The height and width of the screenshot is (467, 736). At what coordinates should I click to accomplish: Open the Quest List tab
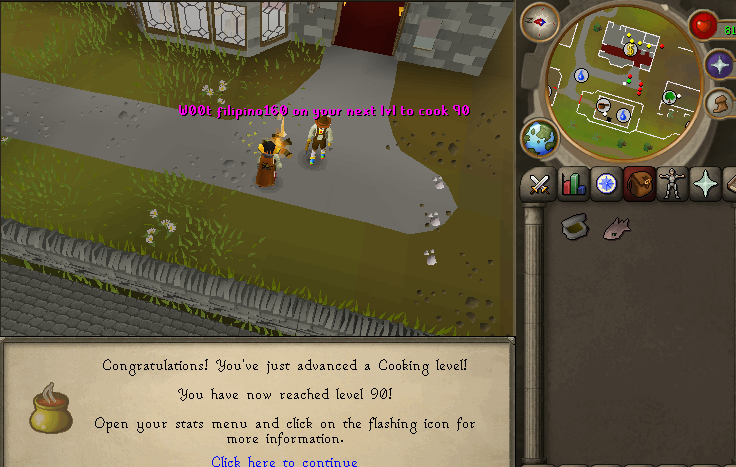point(606,184)
